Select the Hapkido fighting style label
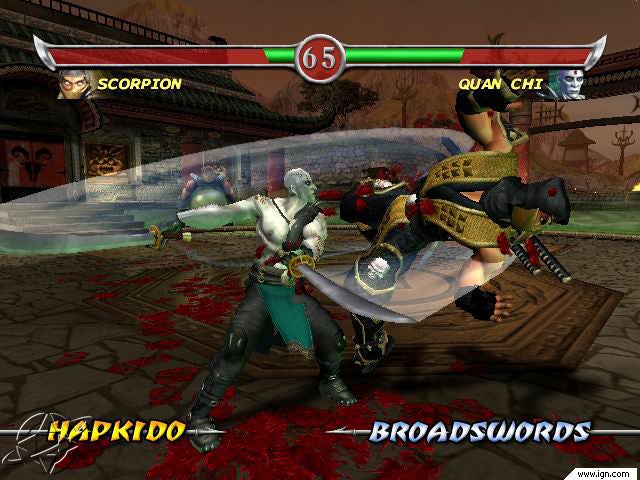This screenshot has width=640, height=480. click(117, 431)
